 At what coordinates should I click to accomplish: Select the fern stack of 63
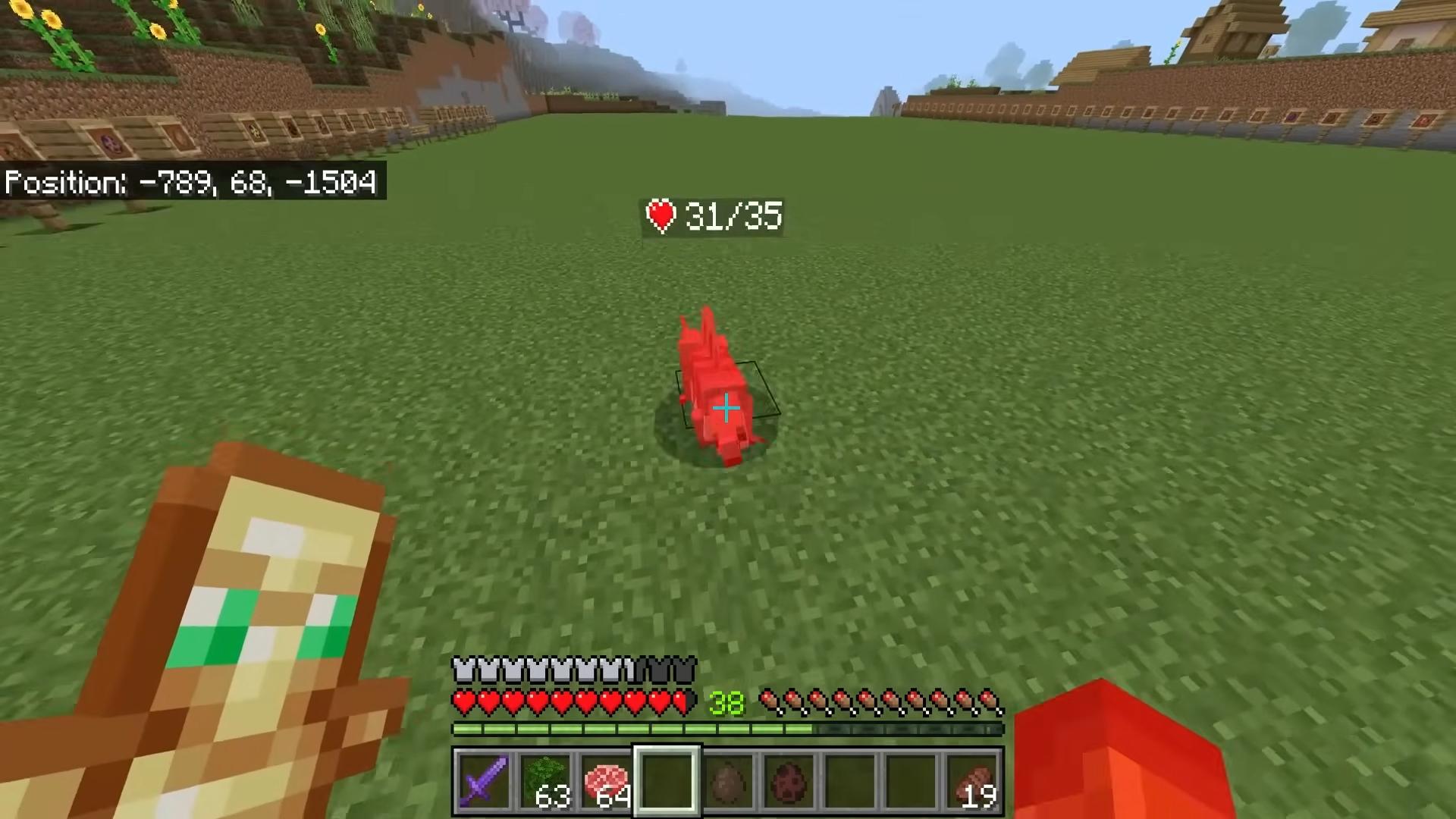click(546, 781)
